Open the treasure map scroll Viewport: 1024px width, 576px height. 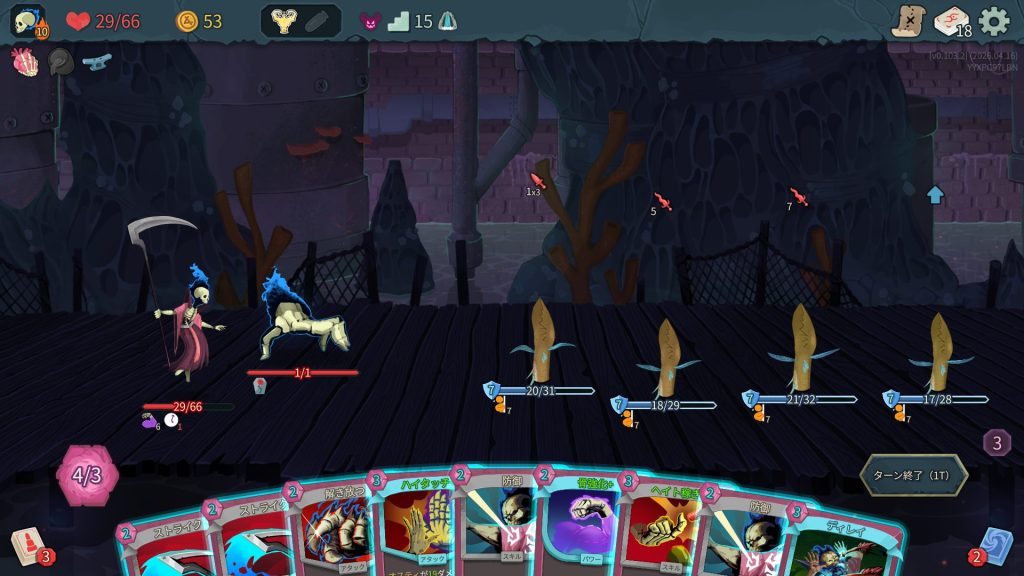pyautogui.click(x=908, y=21)
